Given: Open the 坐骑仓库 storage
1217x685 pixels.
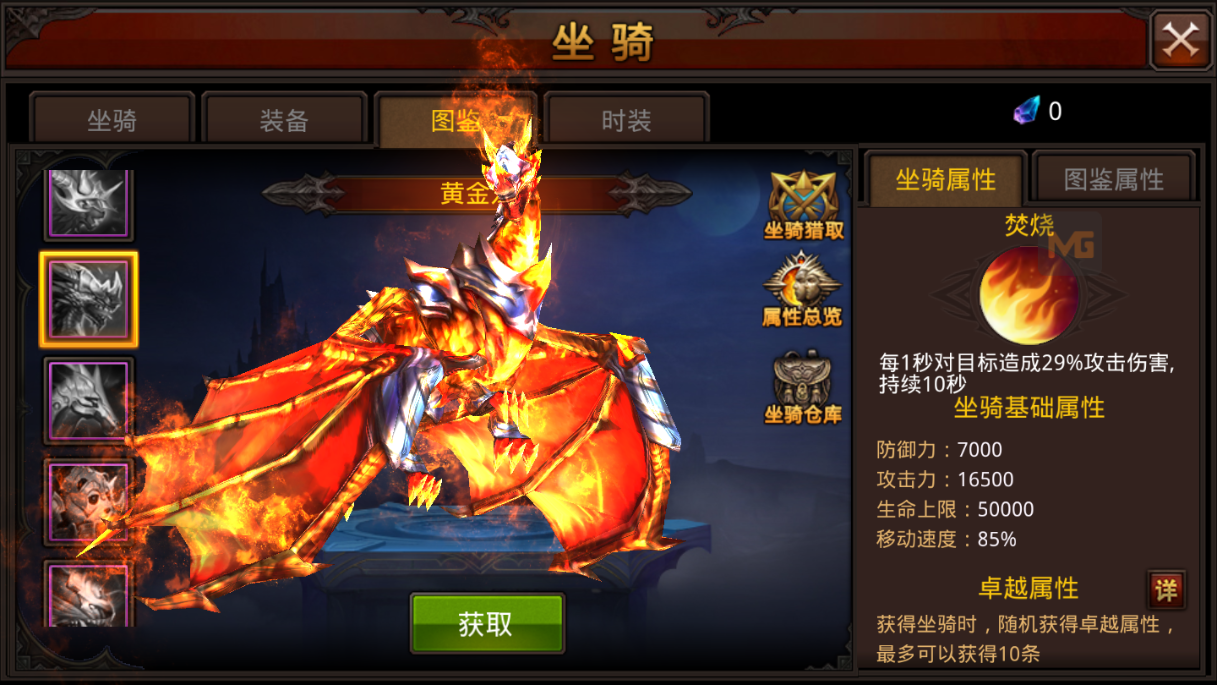Looking at the screenshot, I should tap(802, 387).
